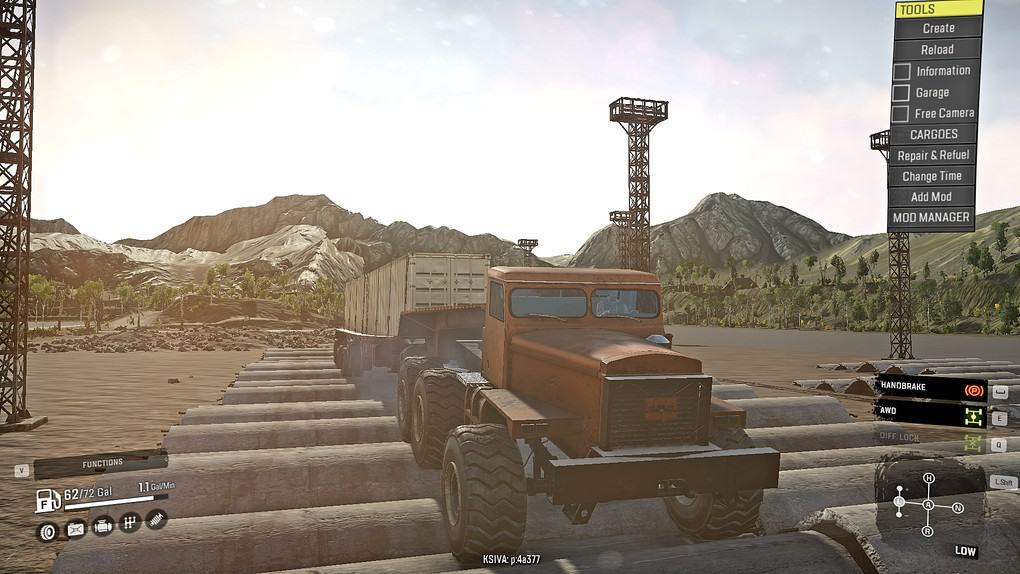Open the Functions panel
Image resolution: width=1020 pixels, height=574 pixels.
point(102,464)
